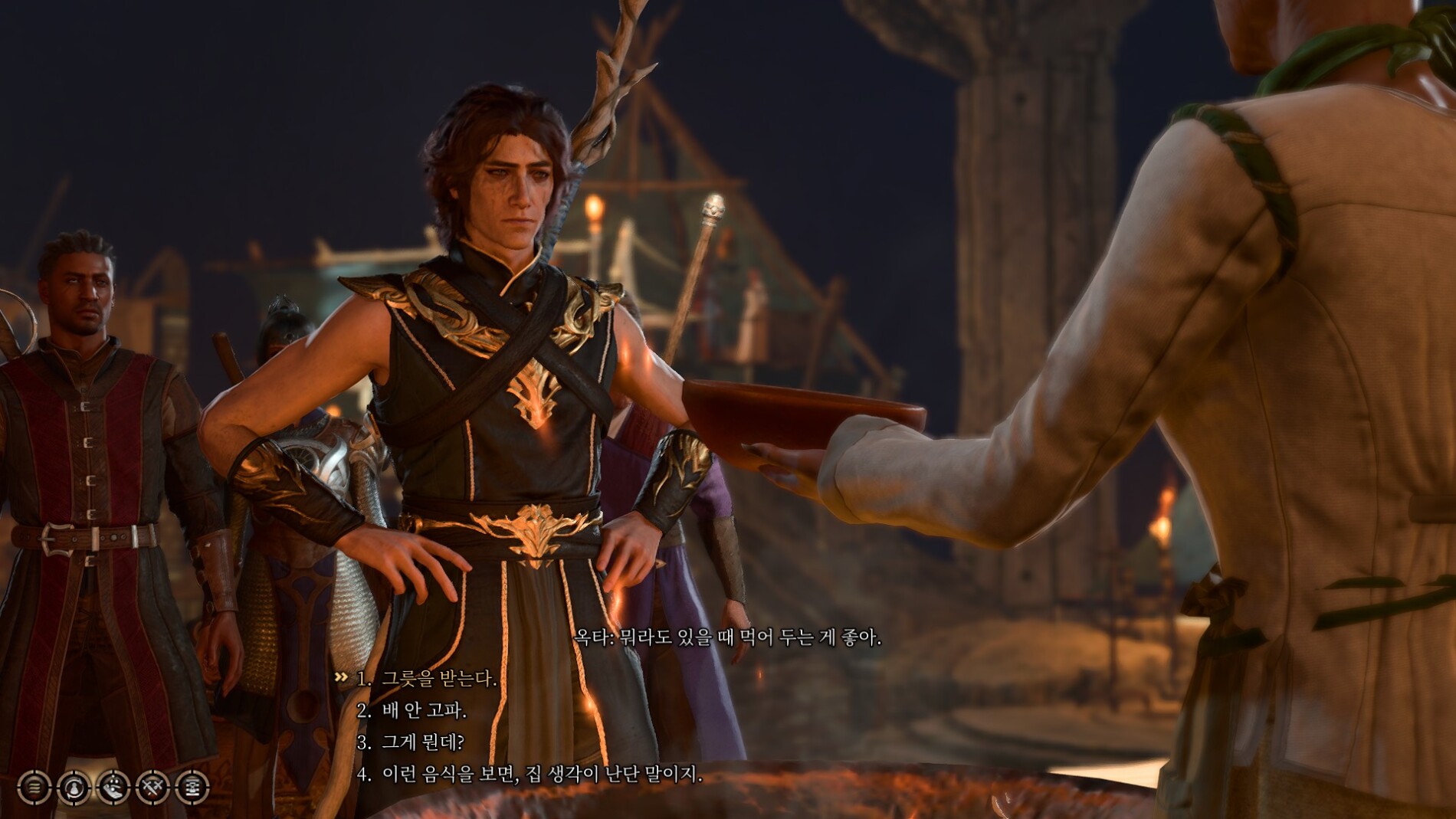Click the crossed swords icon
The image size is (1456, 819).
coord(152,787)
